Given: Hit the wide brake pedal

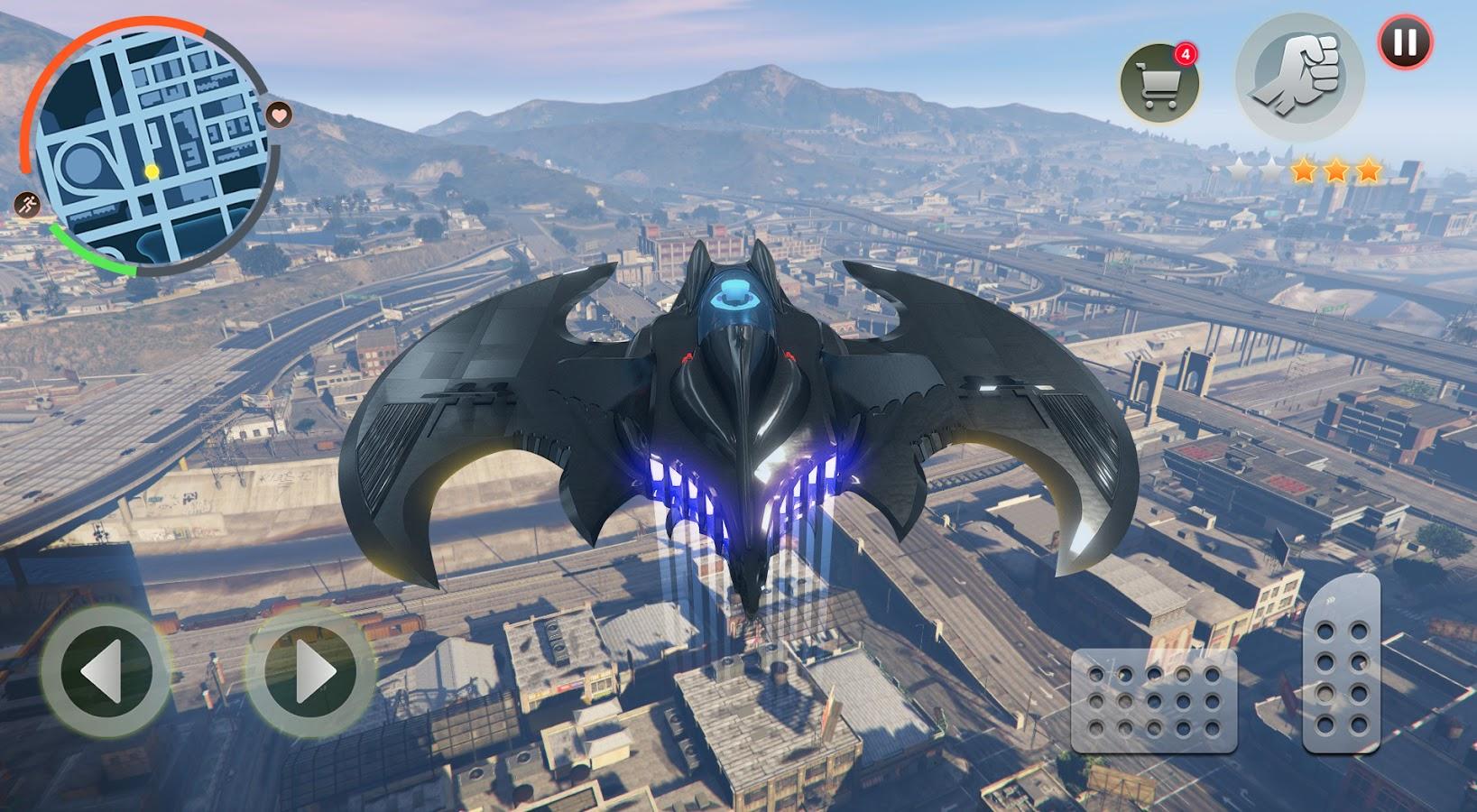Looking at the screenshot, I should [1153, 700].
